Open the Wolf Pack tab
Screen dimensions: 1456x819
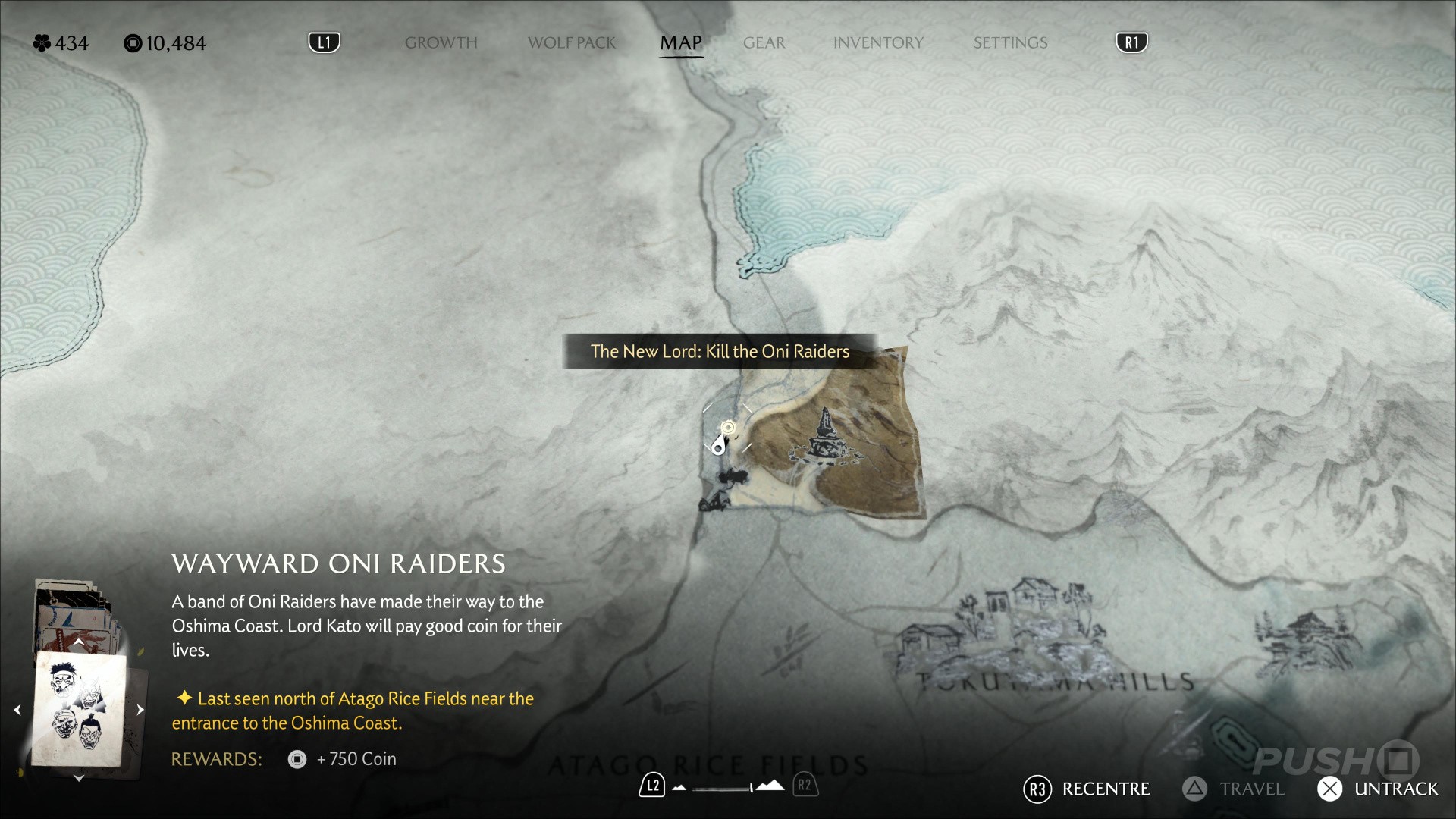pos(572,43)
